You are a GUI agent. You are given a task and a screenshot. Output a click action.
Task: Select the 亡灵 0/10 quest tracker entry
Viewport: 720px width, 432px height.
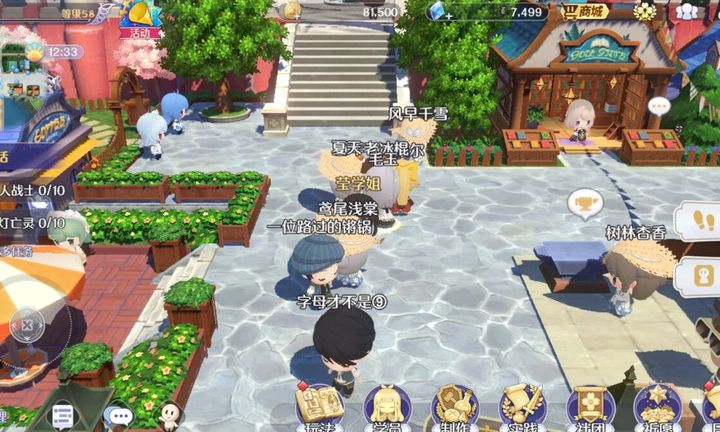[x=32, y=222]
